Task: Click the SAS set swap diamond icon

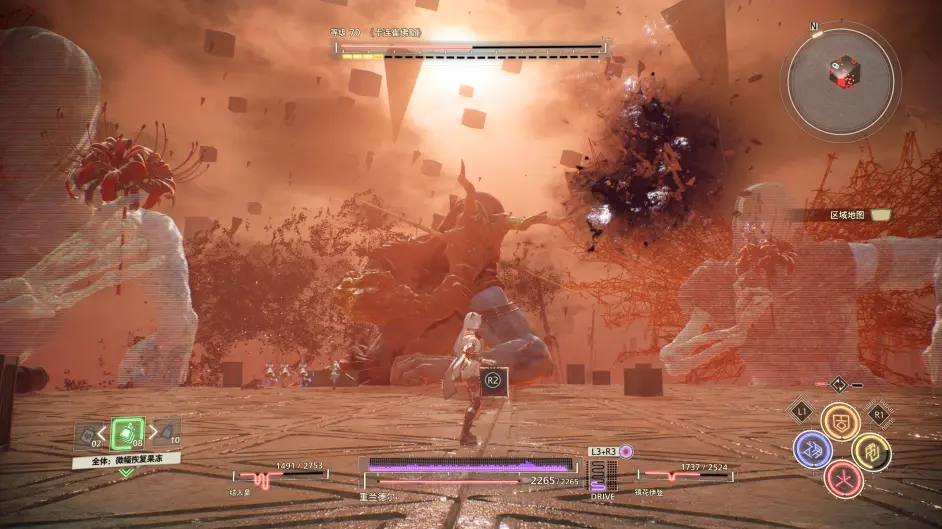Action: click(x=838, y=384)
